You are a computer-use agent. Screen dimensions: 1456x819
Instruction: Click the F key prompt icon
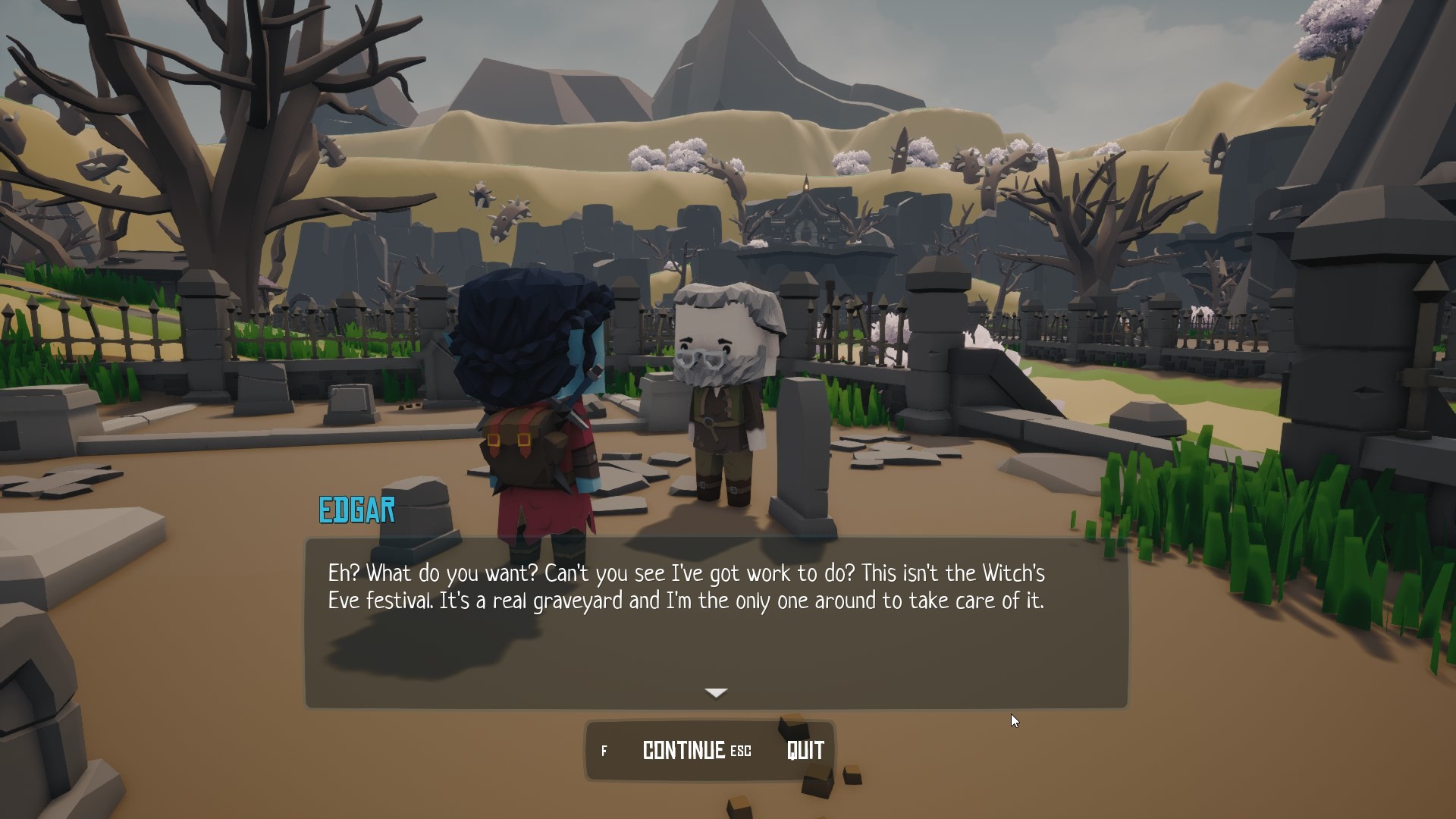[x=604, y=751]
